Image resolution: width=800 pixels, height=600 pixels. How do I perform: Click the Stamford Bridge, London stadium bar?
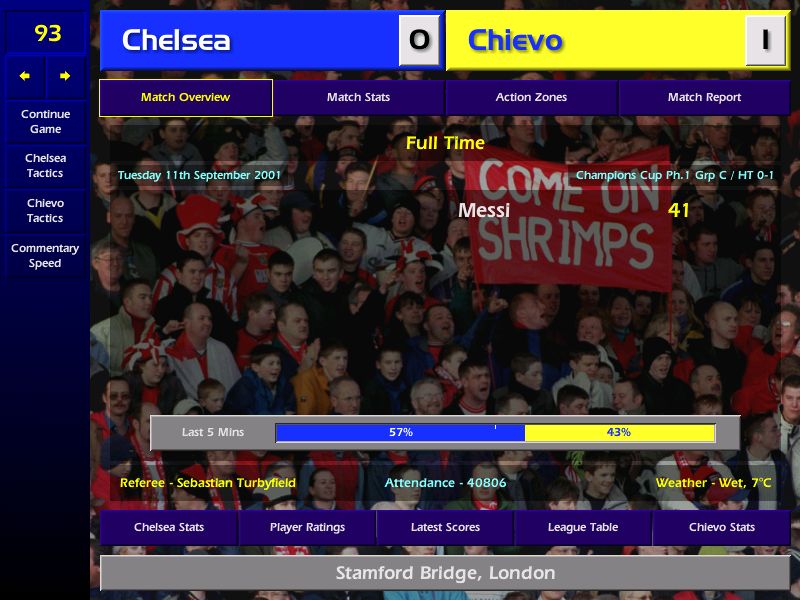(x=445, y=573)
